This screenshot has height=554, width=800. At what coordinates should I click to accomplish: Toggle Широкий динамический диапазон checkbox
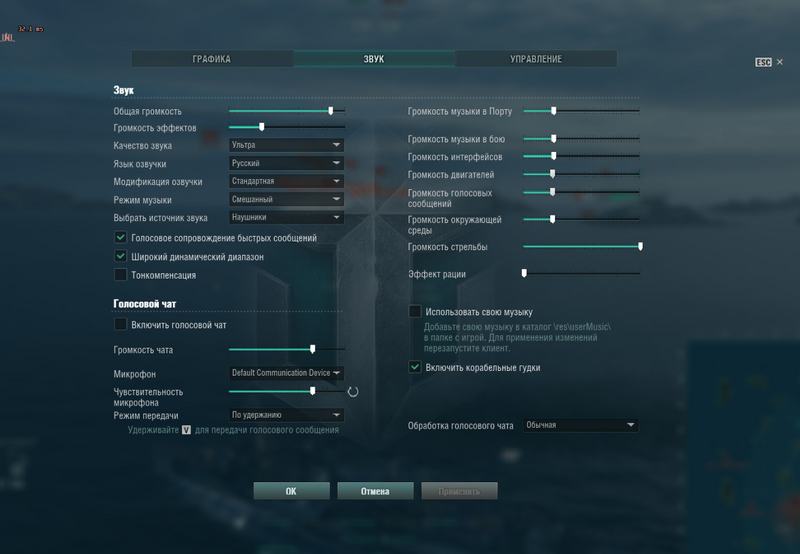coord(121,257)
